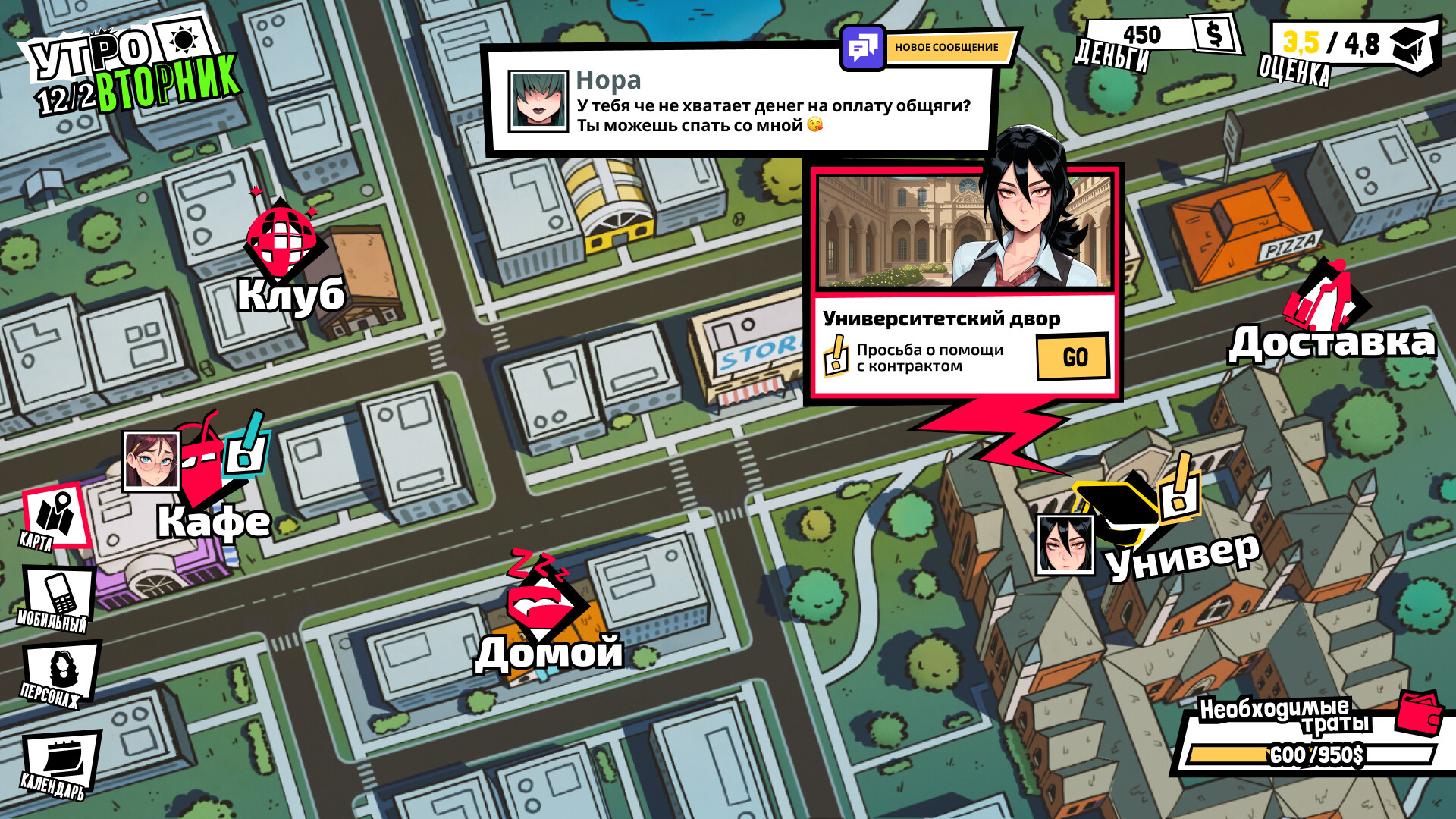Image resolution: width=1456 pixels, height=819 pixels.
Task: Open the Персонаж character screen
Action: (61, 673)
